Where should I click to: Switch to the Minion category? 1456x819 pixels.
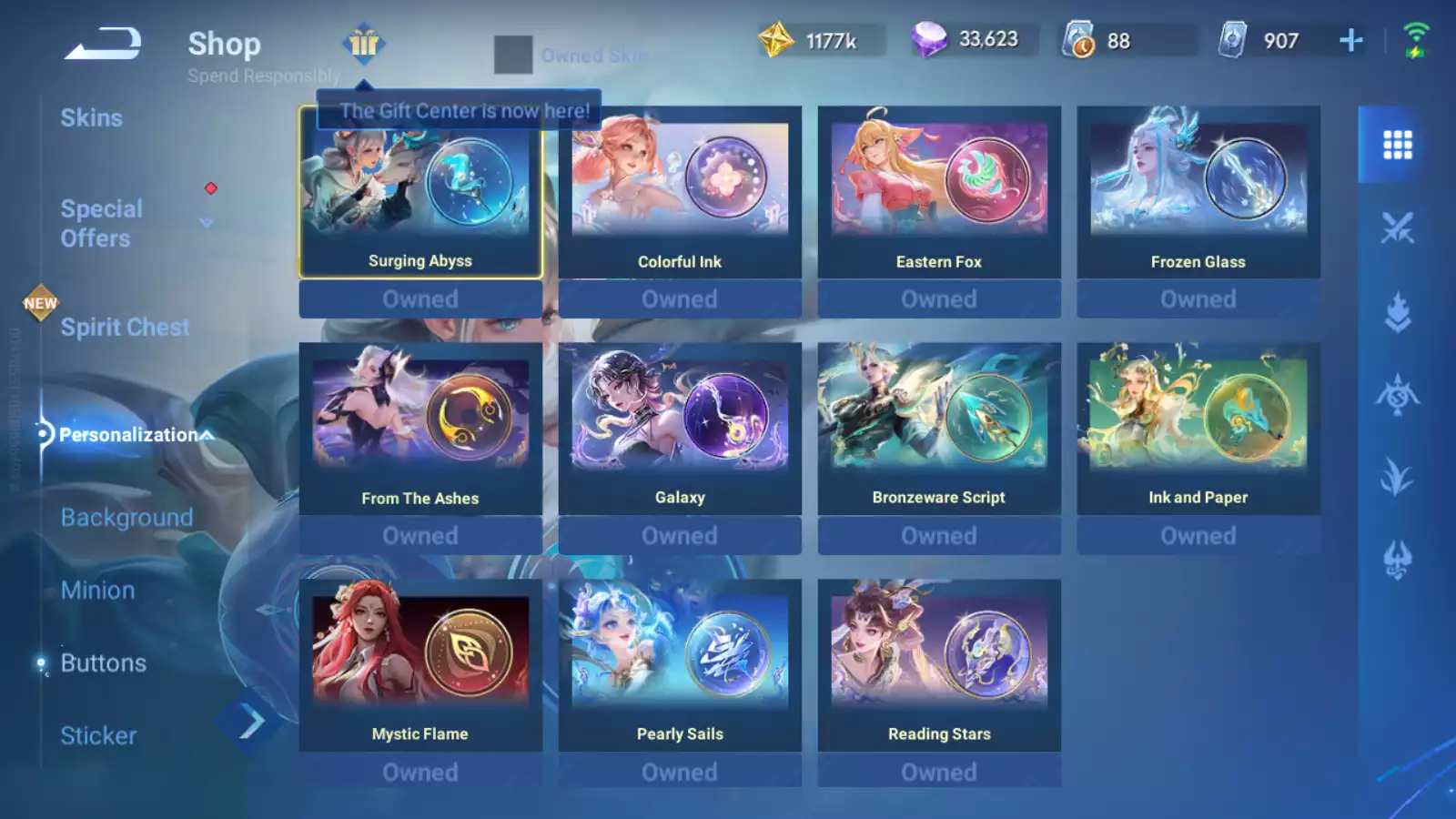click(x=97, y=591)
